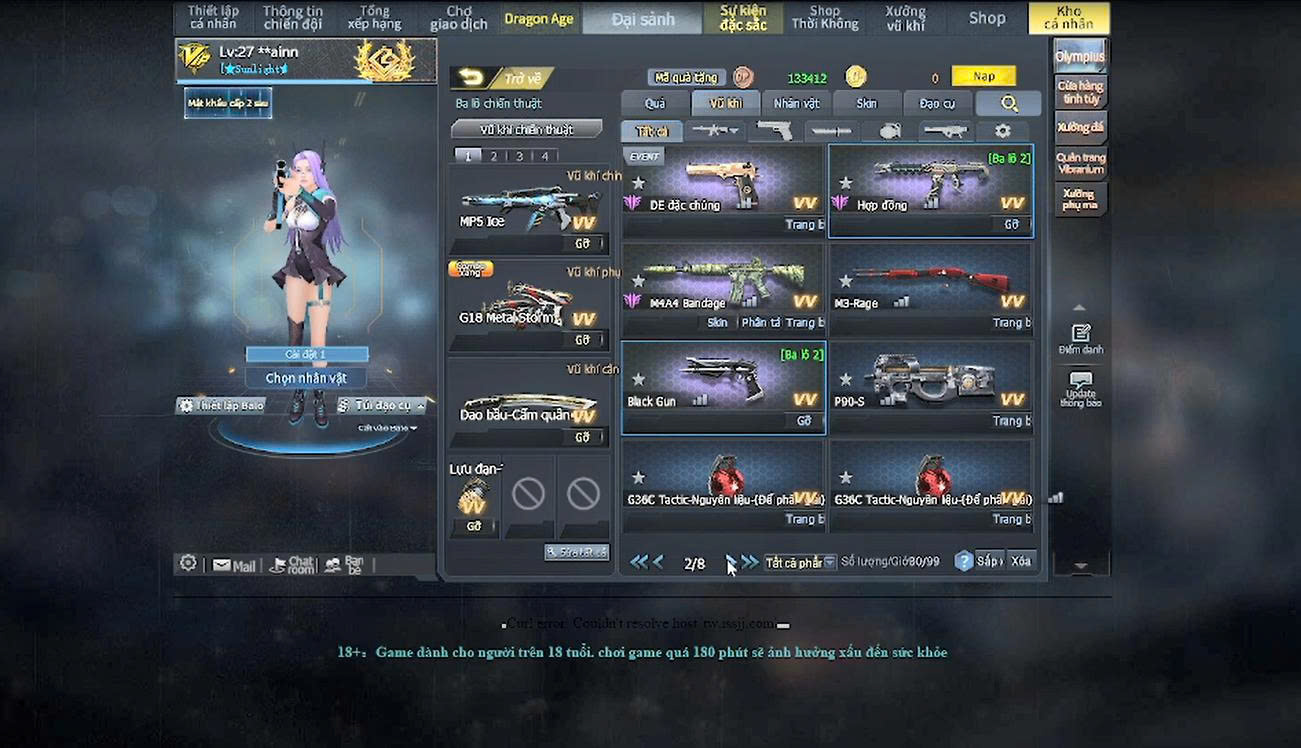Select the DE đặc chủng pistol slot
This screenshot has height=748, width=1301.
click(x=723, y=190)
